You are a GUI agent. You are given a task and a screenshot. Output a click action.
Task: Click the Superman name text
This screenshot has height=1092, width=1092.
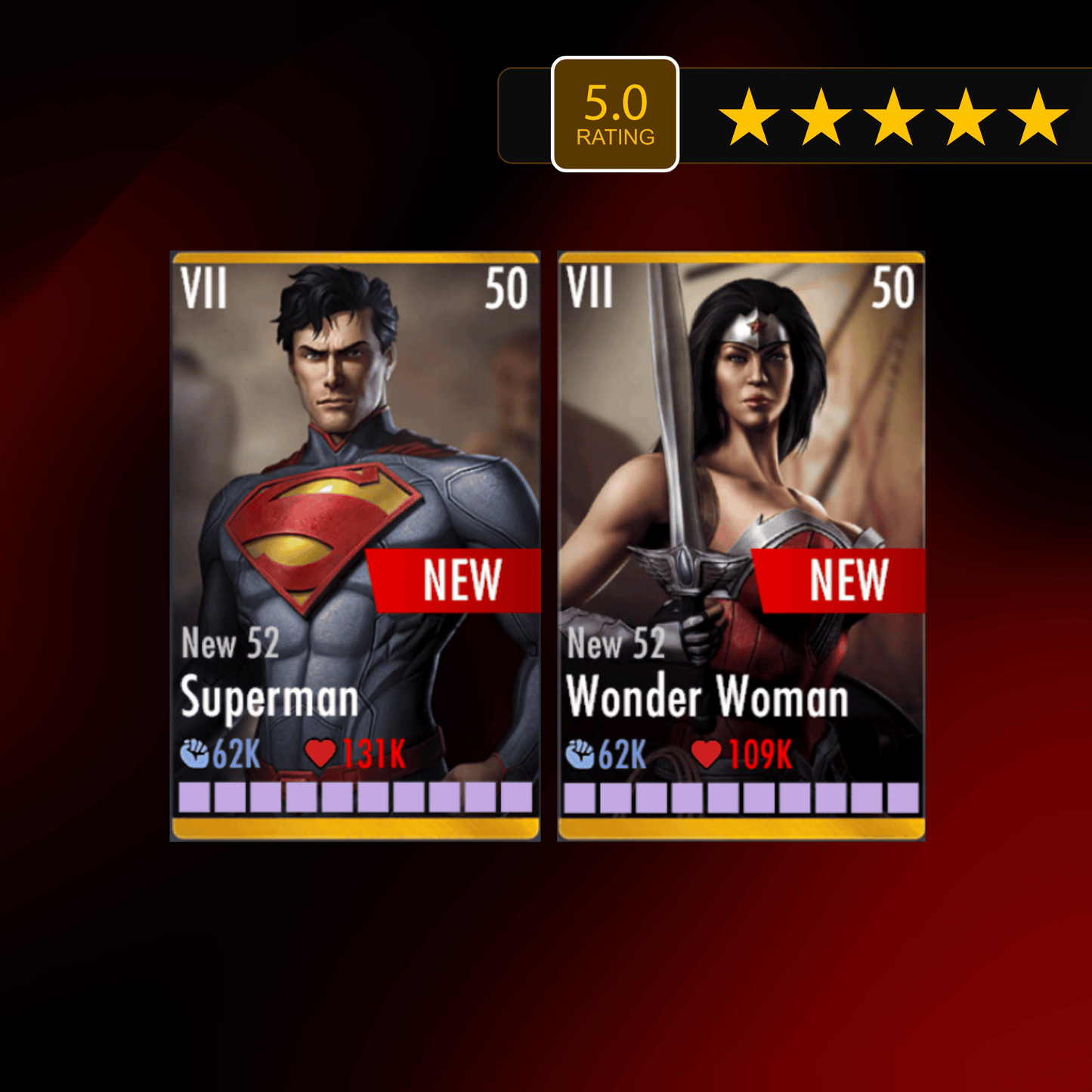coord(268,698)
